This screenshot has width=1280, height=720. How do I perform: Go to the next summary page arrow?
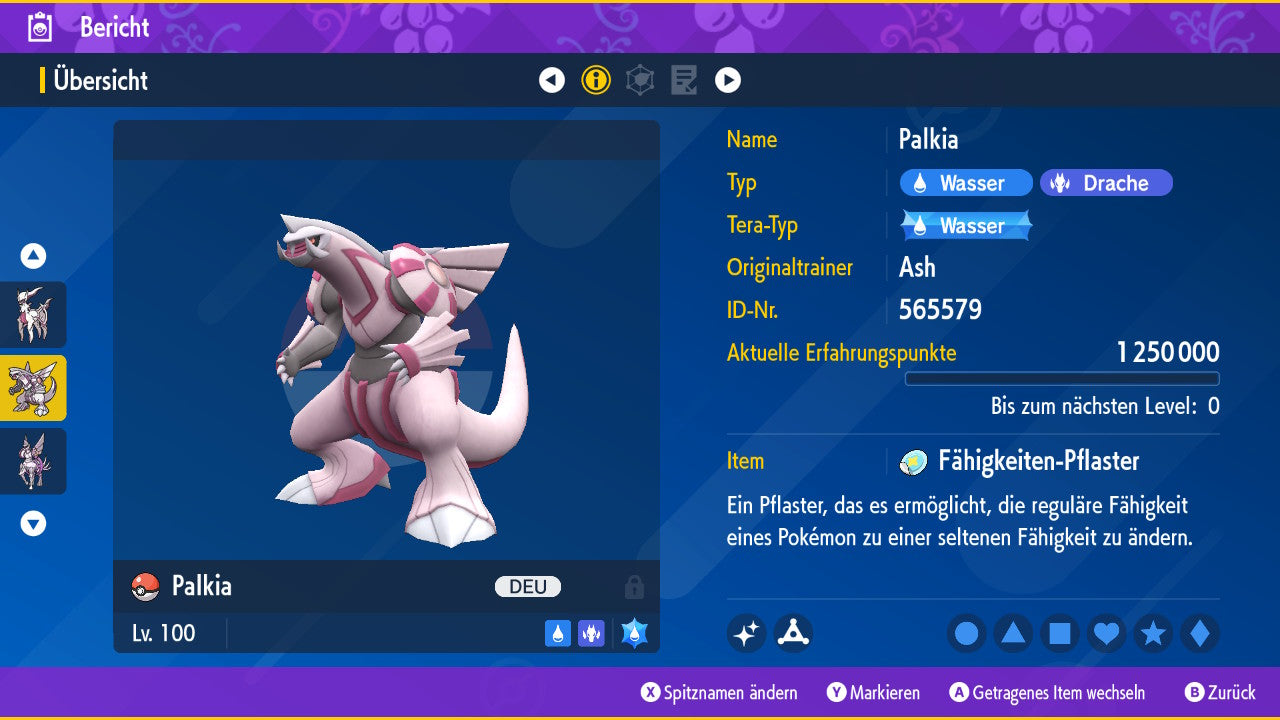tap(728, 80)
